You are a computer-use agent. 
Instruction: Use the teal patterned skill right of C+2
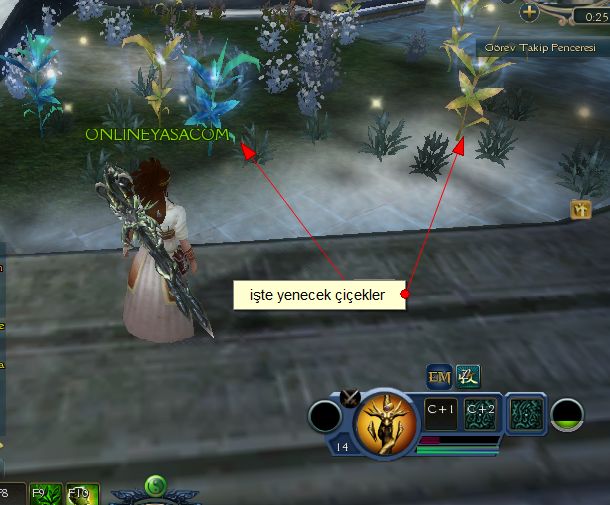525,411
